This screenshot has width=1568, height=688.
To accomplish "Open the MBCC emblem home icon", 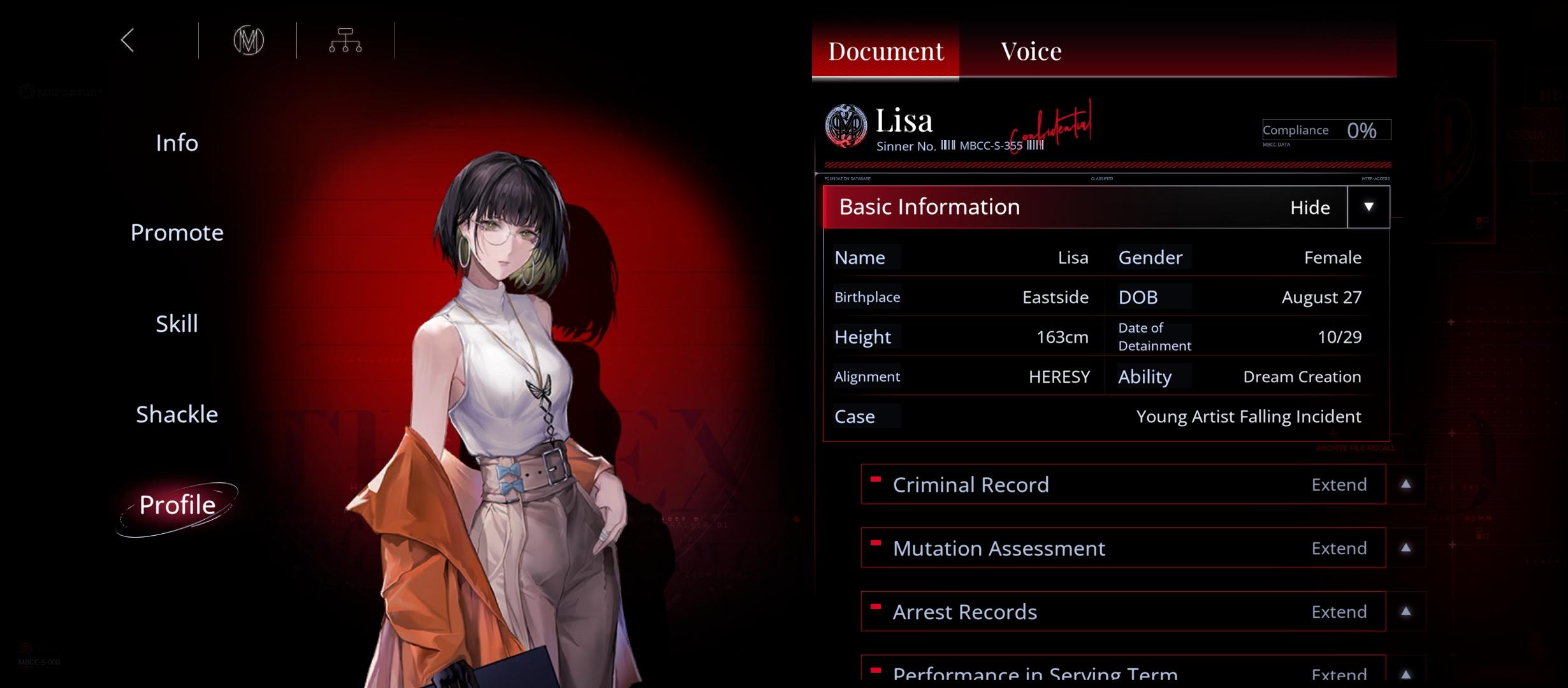I will (x=249, y=41).
